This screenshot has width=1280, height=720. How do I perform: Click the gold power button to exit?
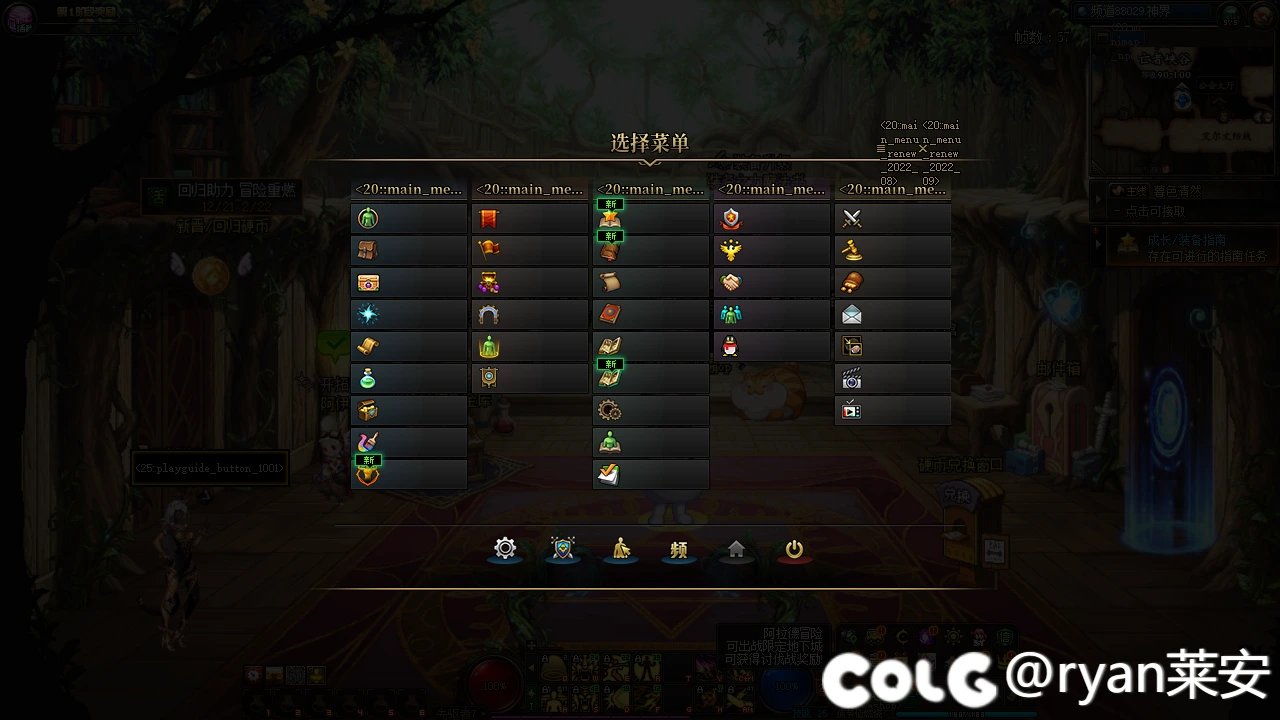tap(795, 548)
